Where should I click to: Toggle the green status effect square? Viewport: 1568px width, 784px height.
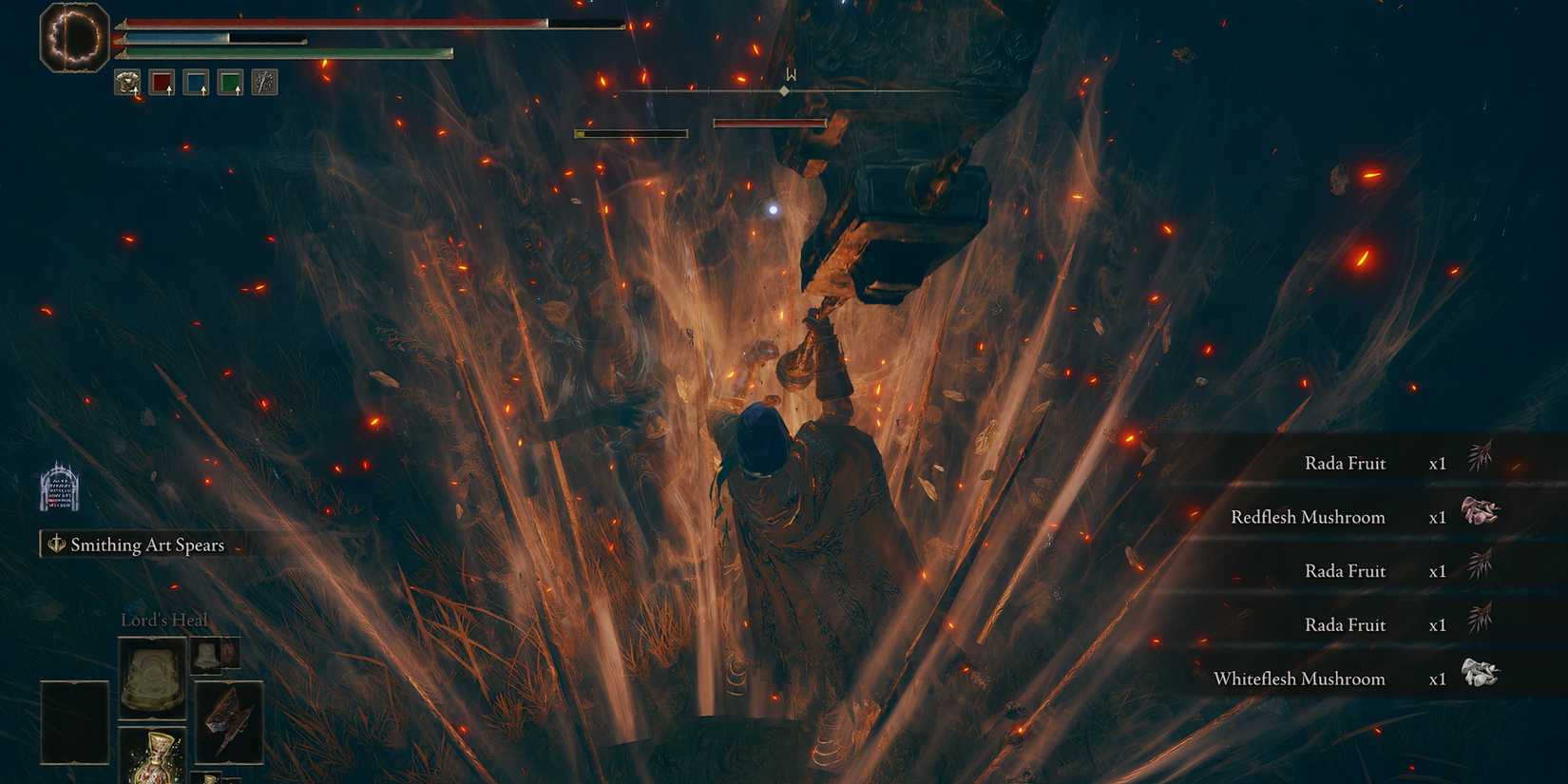[x=231, y=84]
